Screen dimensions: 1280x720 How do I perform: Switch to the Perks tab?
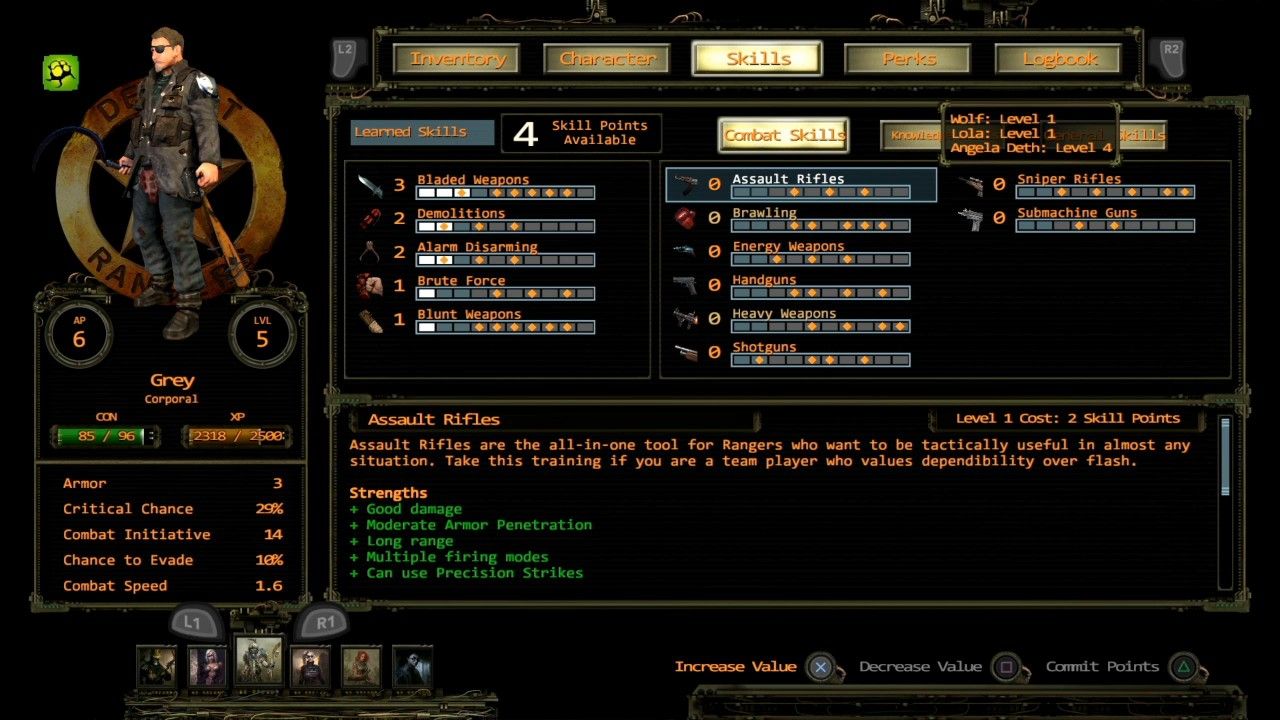[906, 59]
